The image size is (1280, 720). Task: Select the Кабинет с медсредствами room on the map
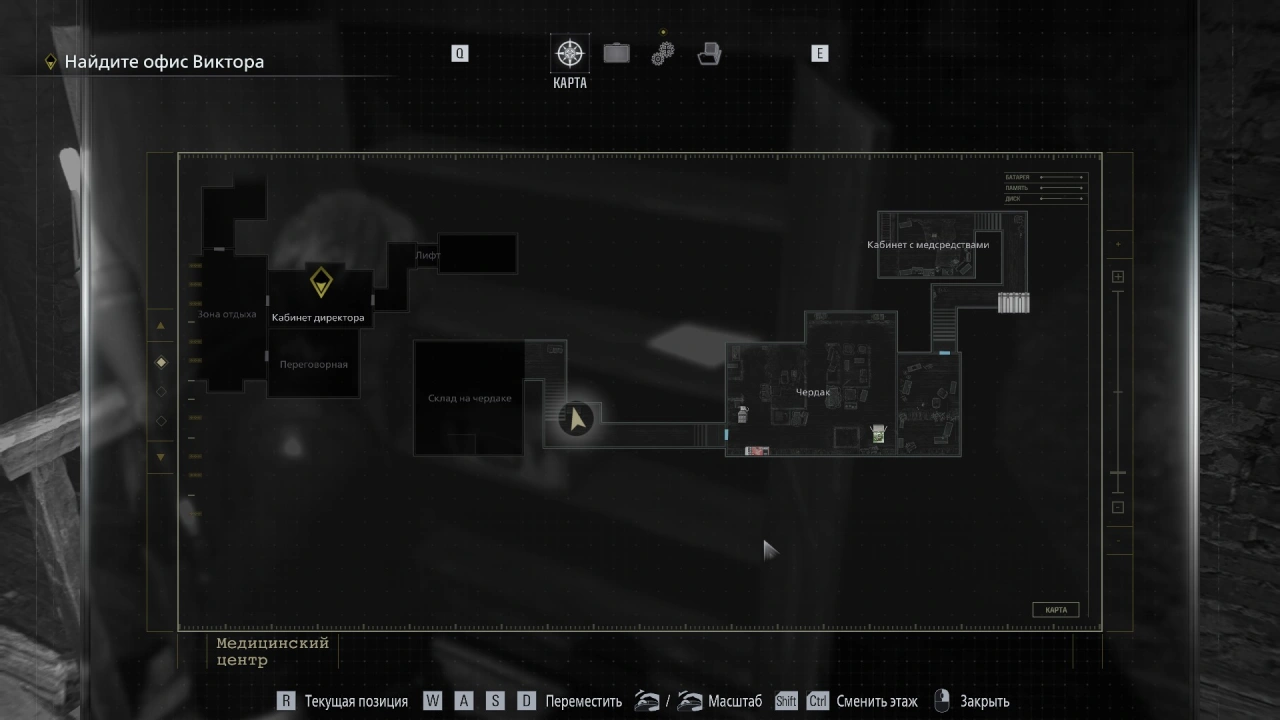[927, 245]
